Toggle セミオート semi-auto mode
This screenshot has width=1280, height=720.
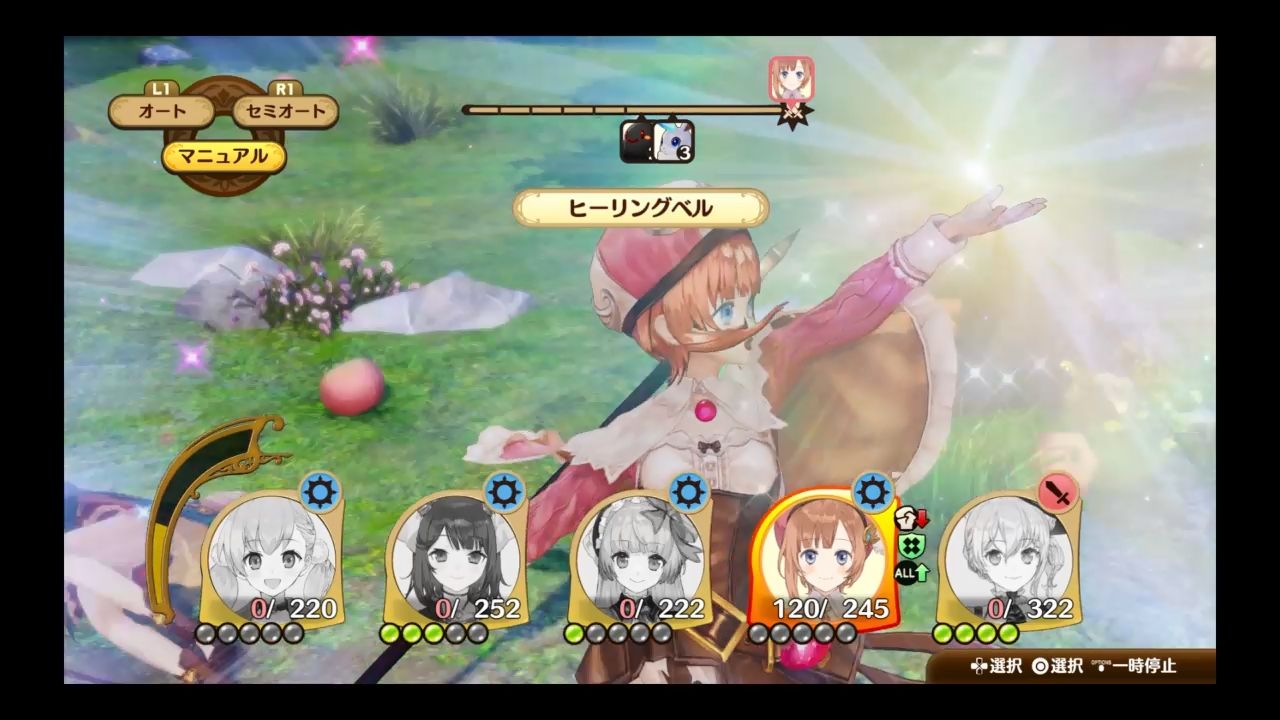[285, 113]
